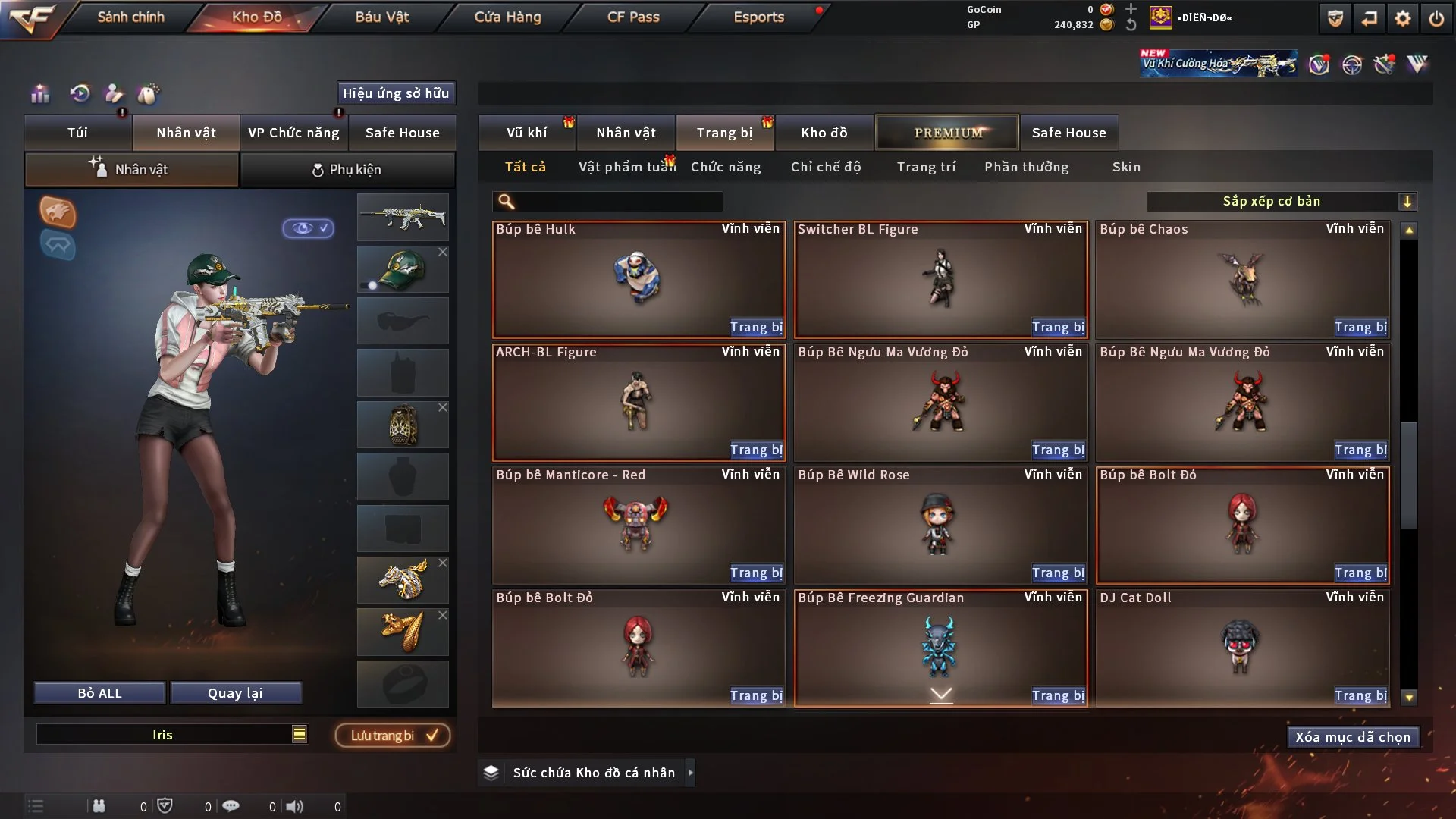Select the PREMIUM inventory tab
1456x819 pixels.
click(x=947, y=133)
